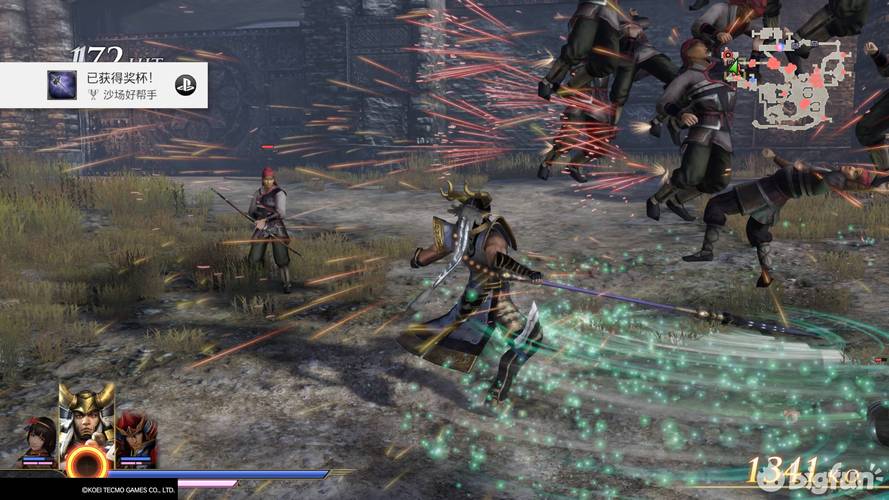Select the golden-horned helmet character portrait
This screenshot has width=889, height=500.
[85, 418]
